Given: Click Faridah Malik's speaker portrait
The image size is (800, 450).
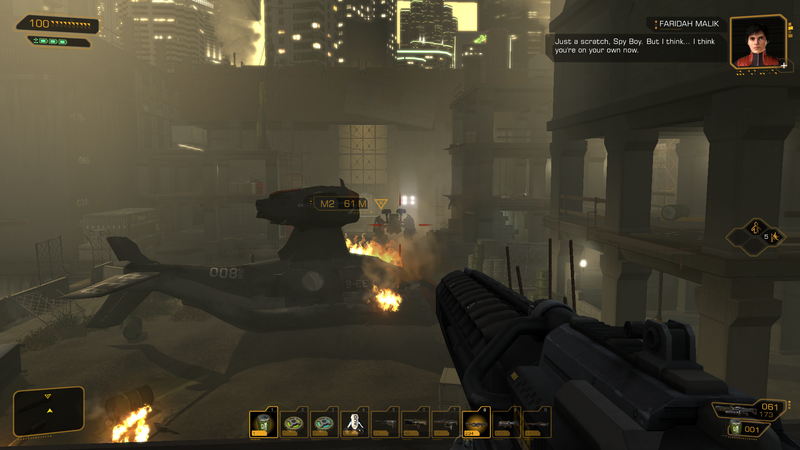Looking at the screenshot, I should 756,43.
